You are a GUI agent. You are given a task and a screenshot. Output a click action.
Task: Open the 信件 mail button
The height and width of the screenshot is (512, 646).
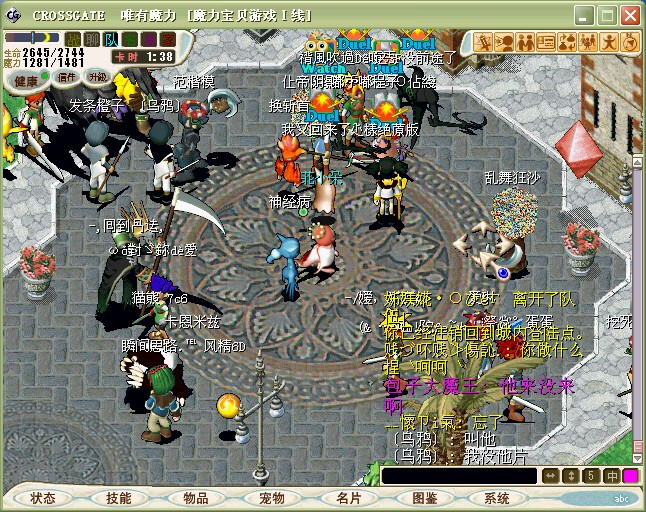[66, 78]
